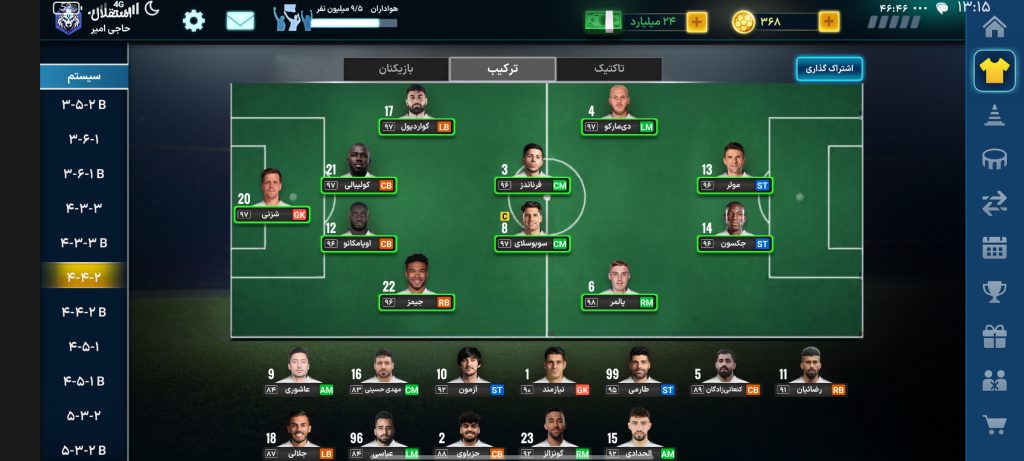Go to the home screen icon

994,25
